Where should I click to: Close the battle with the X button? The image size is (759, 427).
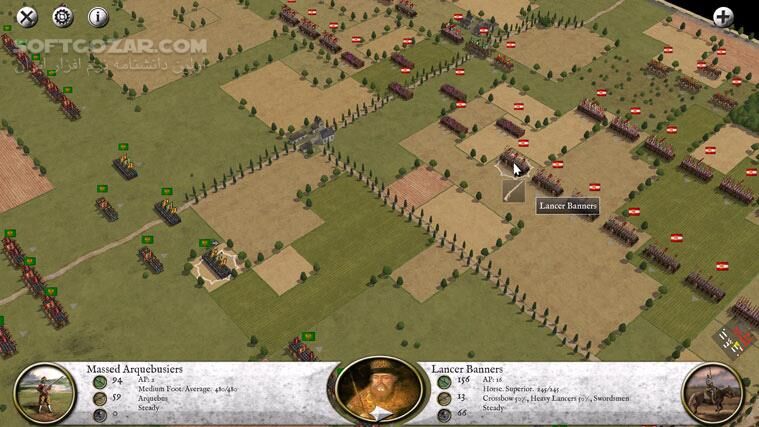tap(28, 16)
